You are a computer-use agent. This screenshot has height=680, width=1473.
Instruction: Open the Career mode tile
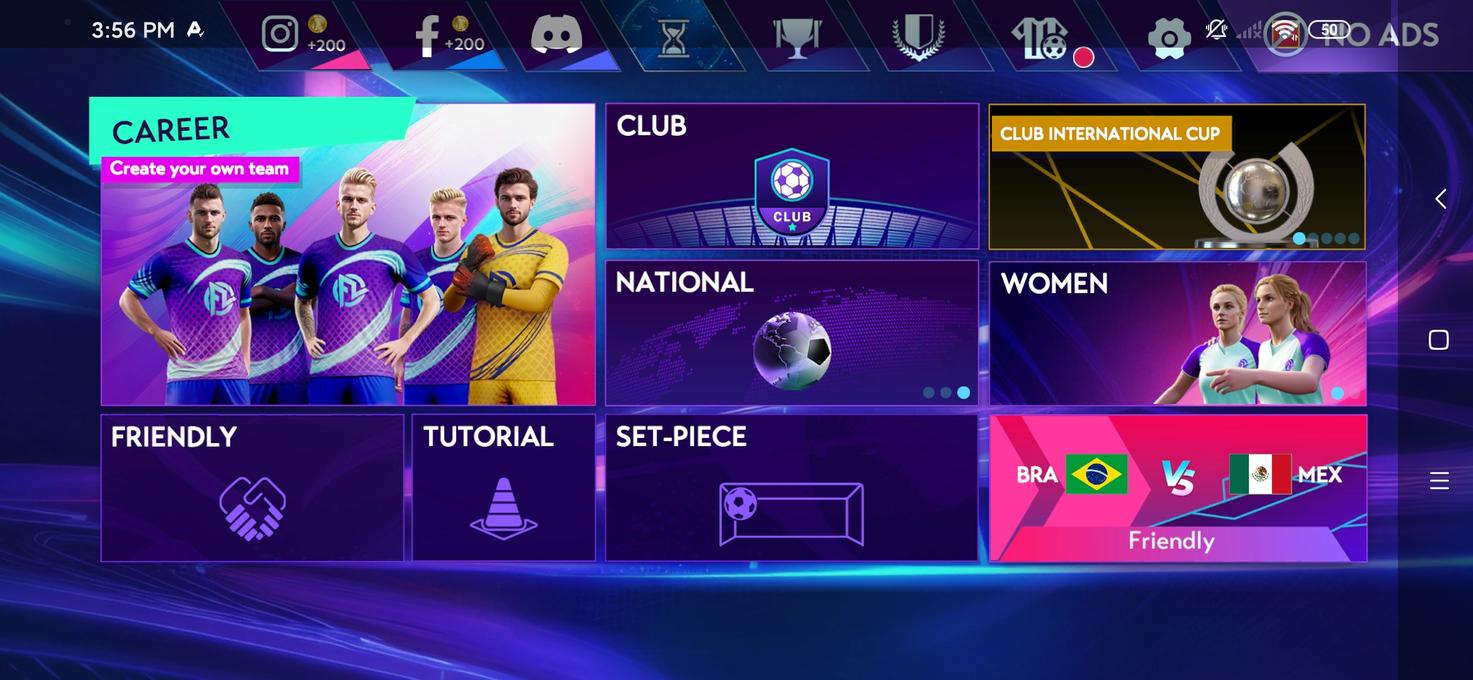coord(347,255)
